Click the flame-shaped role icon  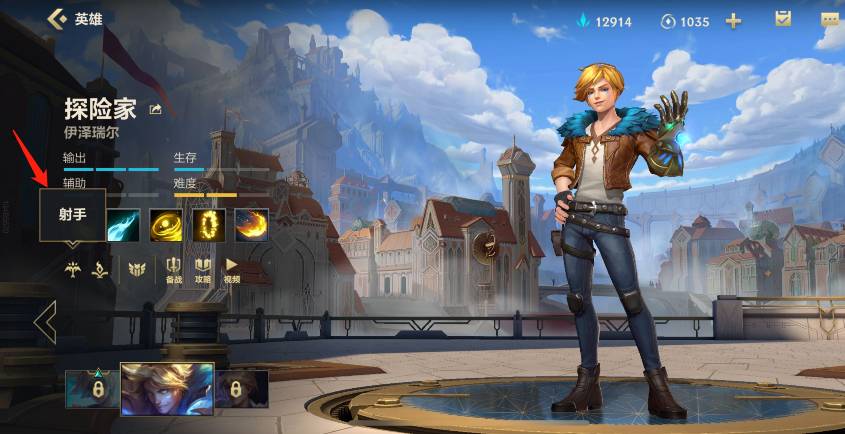coord(100,268)
